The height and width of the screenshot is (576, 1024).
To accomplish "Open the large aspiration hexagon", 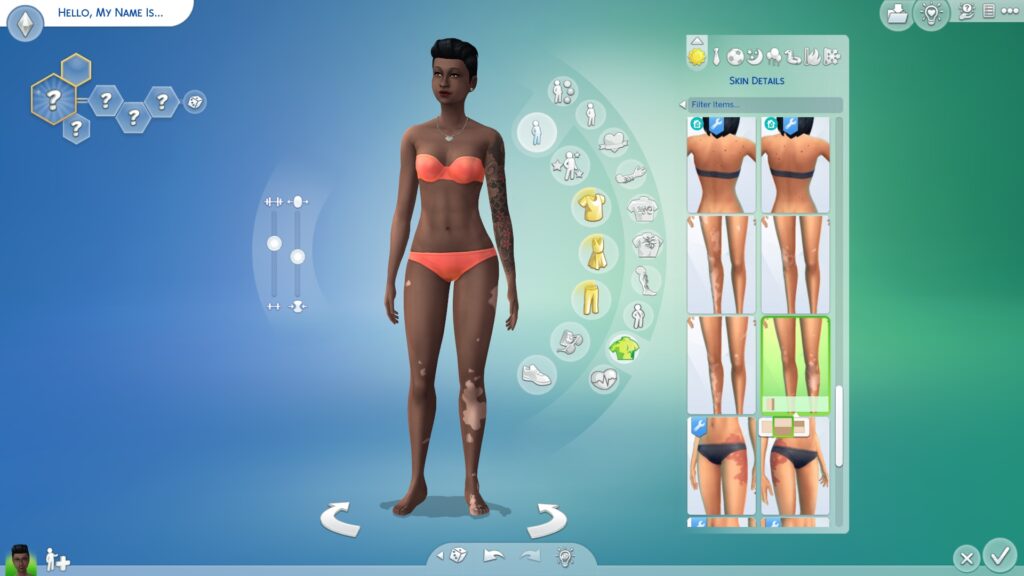I will [54, 99].
